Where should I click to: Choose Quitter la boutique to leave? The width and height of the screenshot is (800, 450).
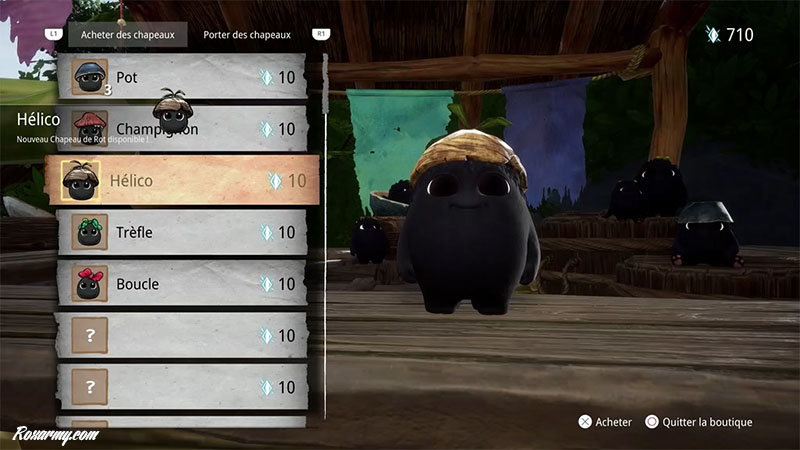click(699, 422)
